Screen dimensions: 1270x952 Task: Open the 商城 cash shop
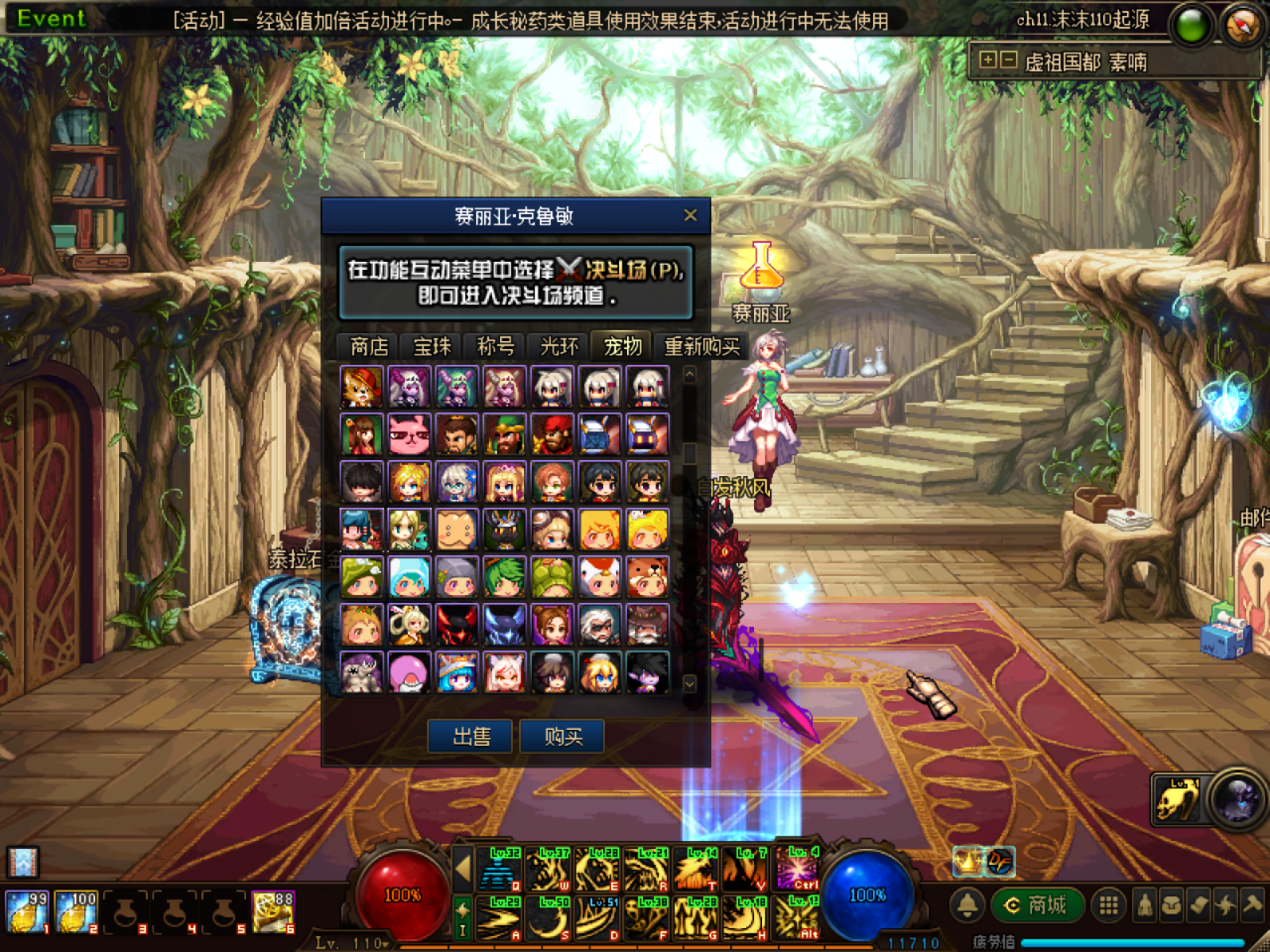(x=1037, y=905)
